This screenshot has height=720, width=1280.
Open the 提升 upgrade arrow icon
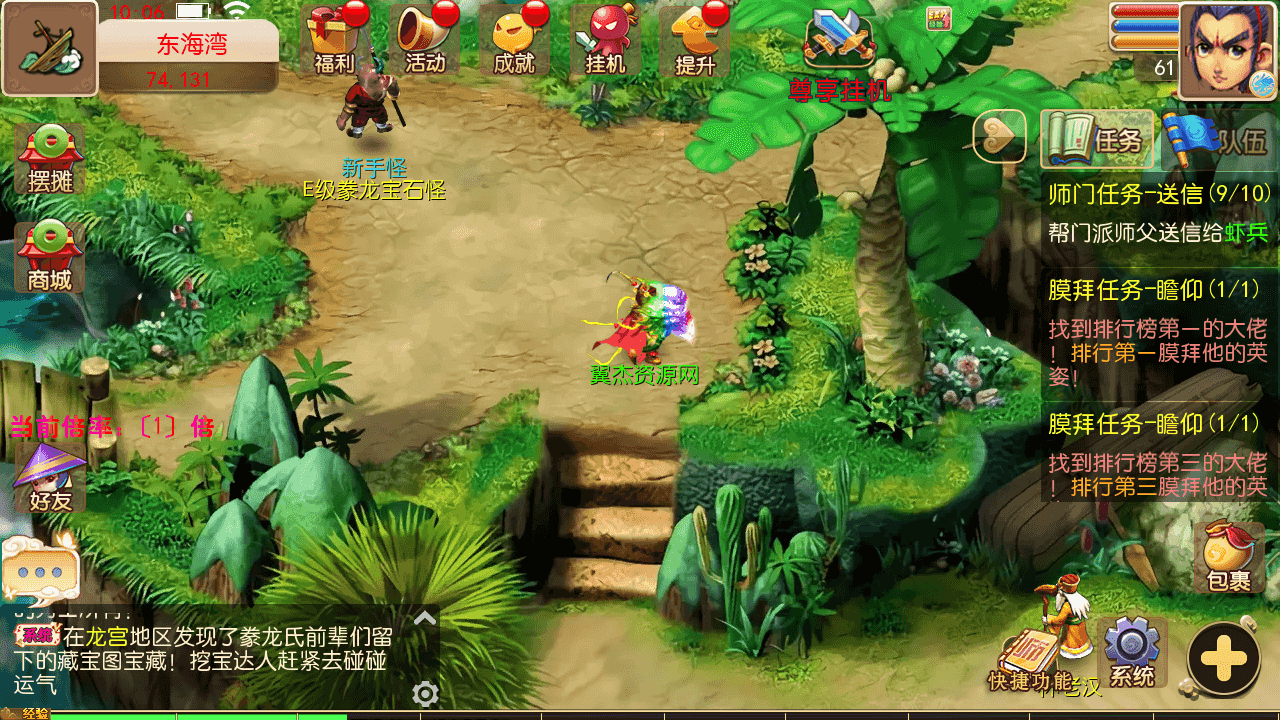click(x=695, y=40)
